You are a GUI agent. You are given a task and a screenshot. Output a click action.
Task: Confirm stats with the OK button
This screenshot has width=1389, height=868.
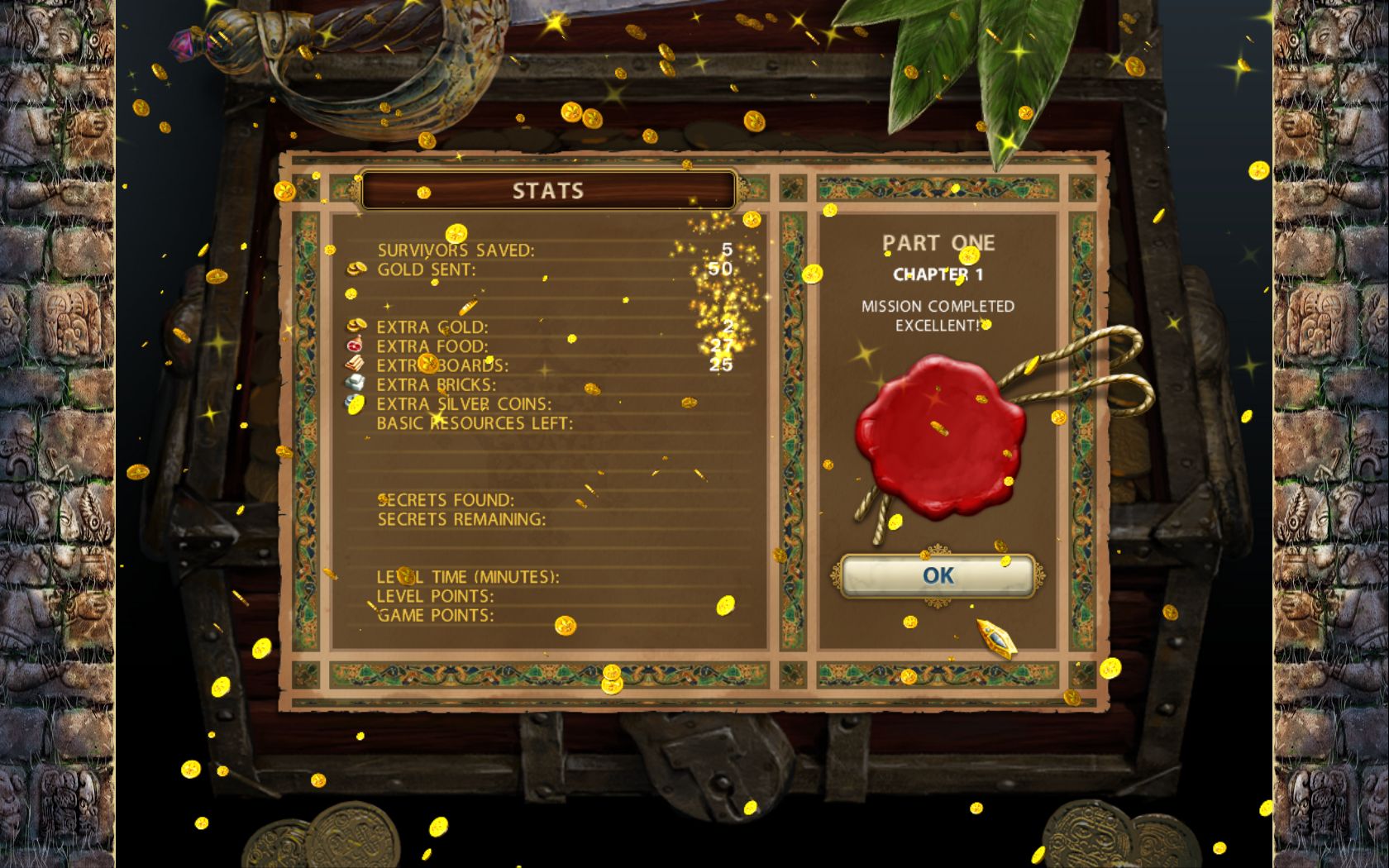[x=938, y=575]
